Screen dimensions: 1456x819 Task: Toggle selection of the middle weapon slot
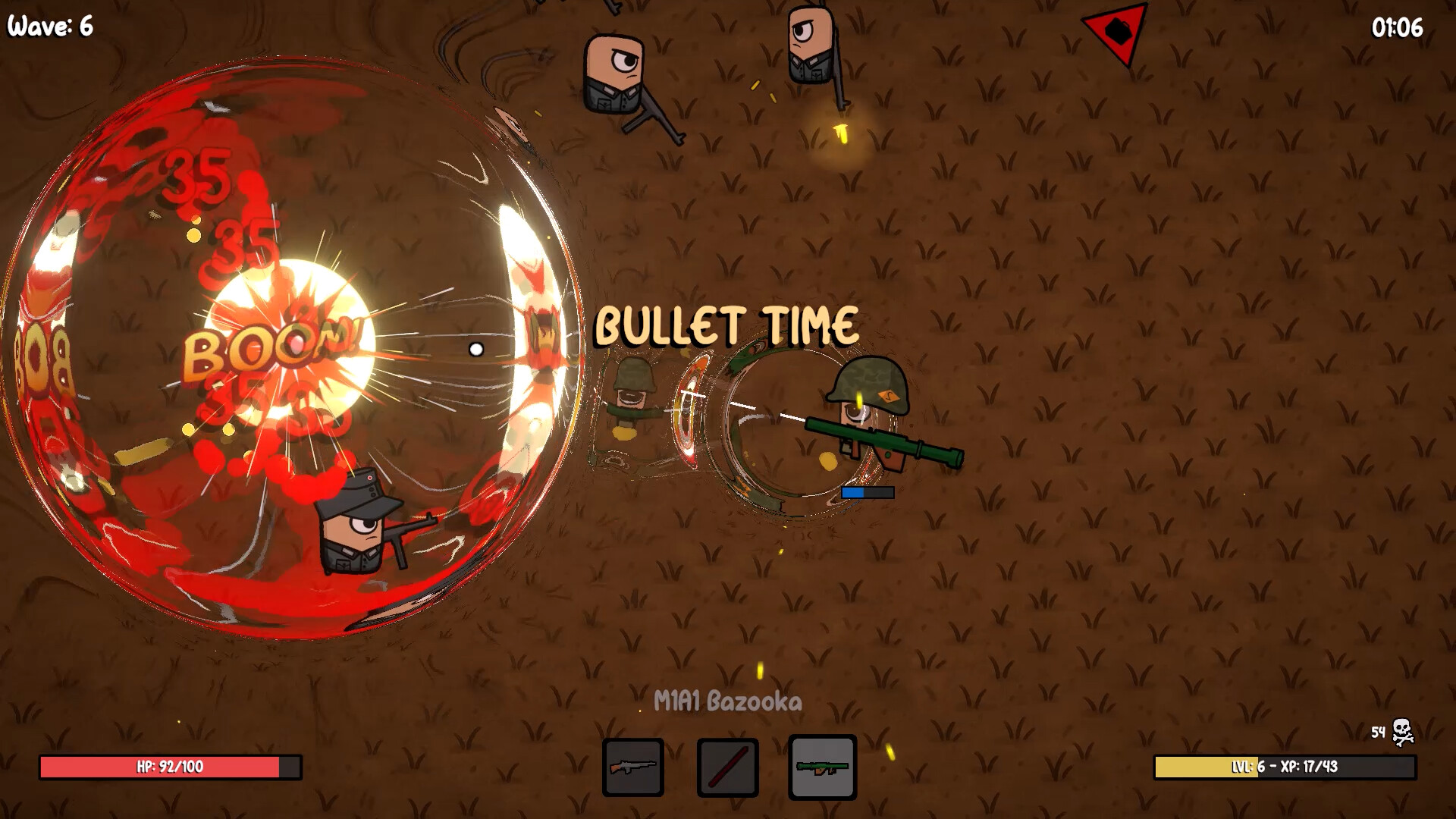click(x=726, y=766)
